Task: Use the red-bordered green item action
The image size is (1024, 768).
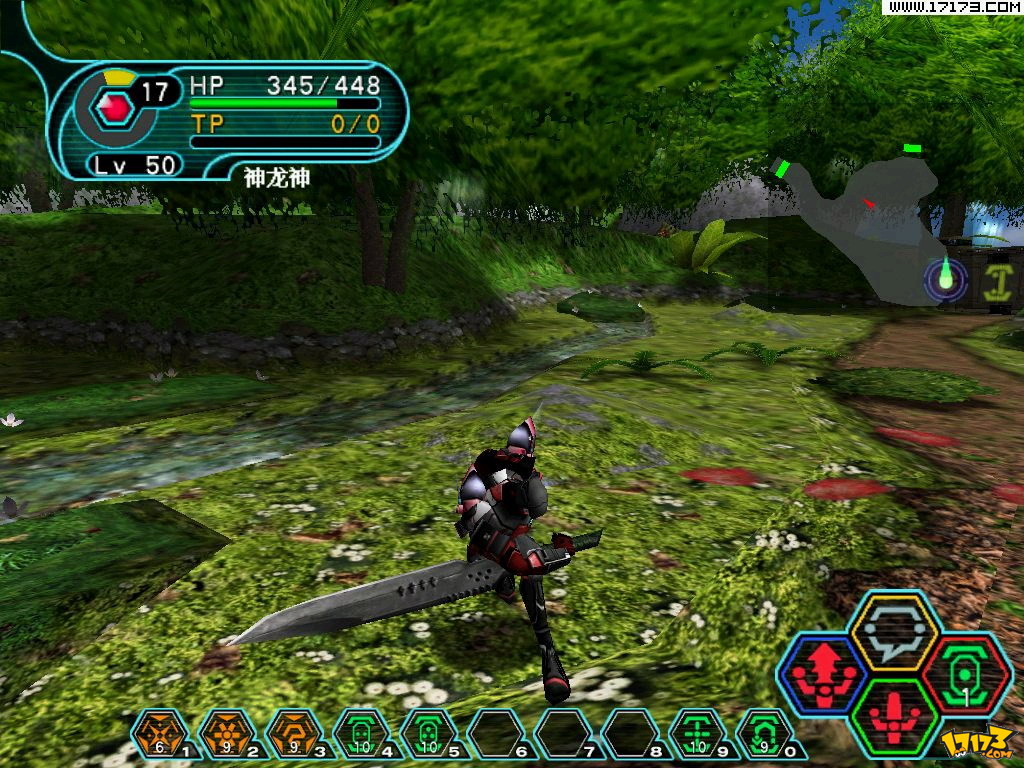Action: tap(966, 672)
